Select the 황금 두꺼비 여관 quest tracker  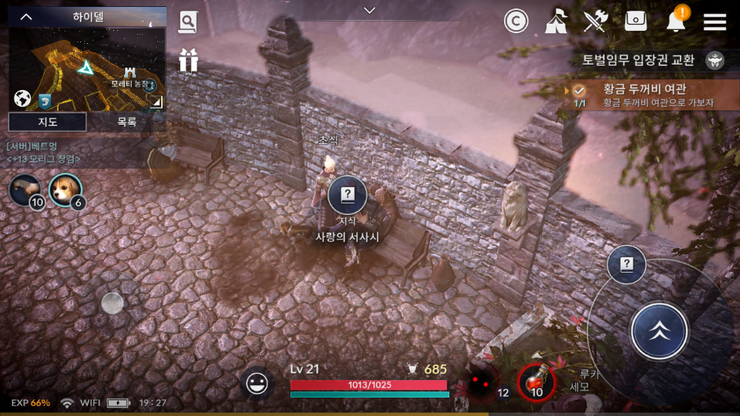[x=650, y=95]
